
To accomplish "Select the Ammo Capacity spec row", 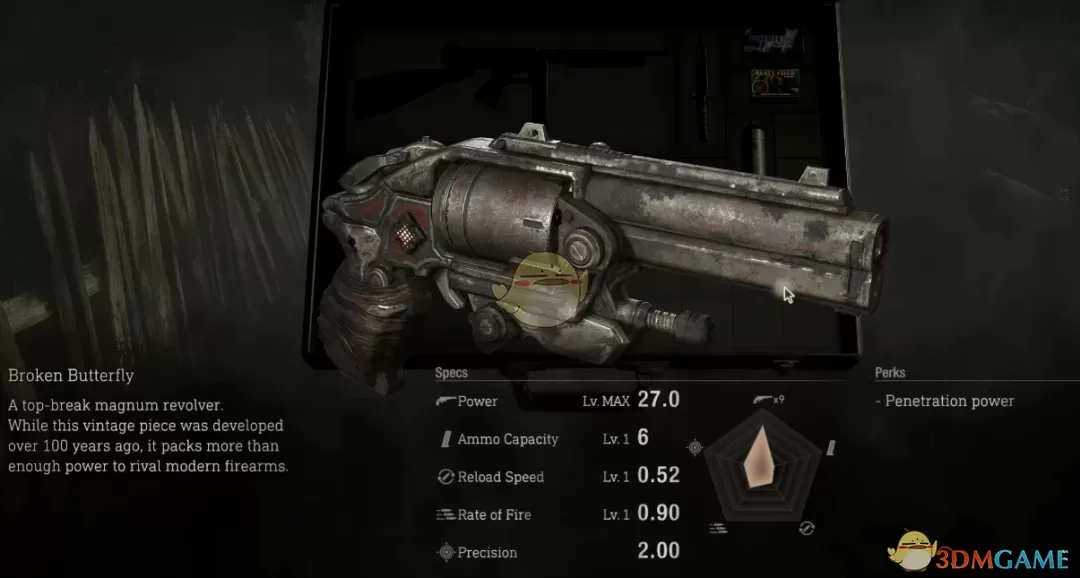I will [557, 439].
